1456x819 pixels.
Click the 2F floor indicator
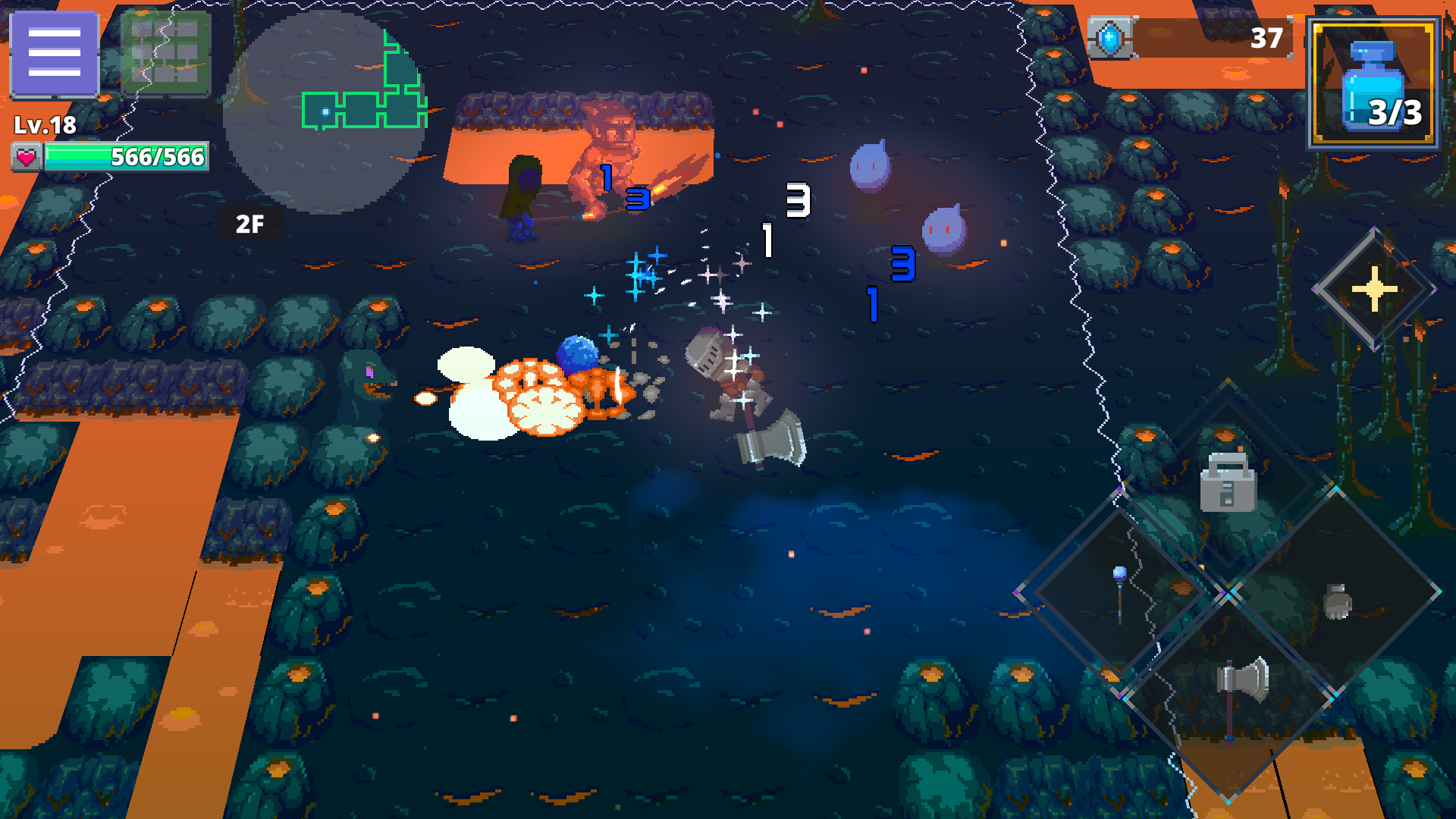[x=250, y=223]
